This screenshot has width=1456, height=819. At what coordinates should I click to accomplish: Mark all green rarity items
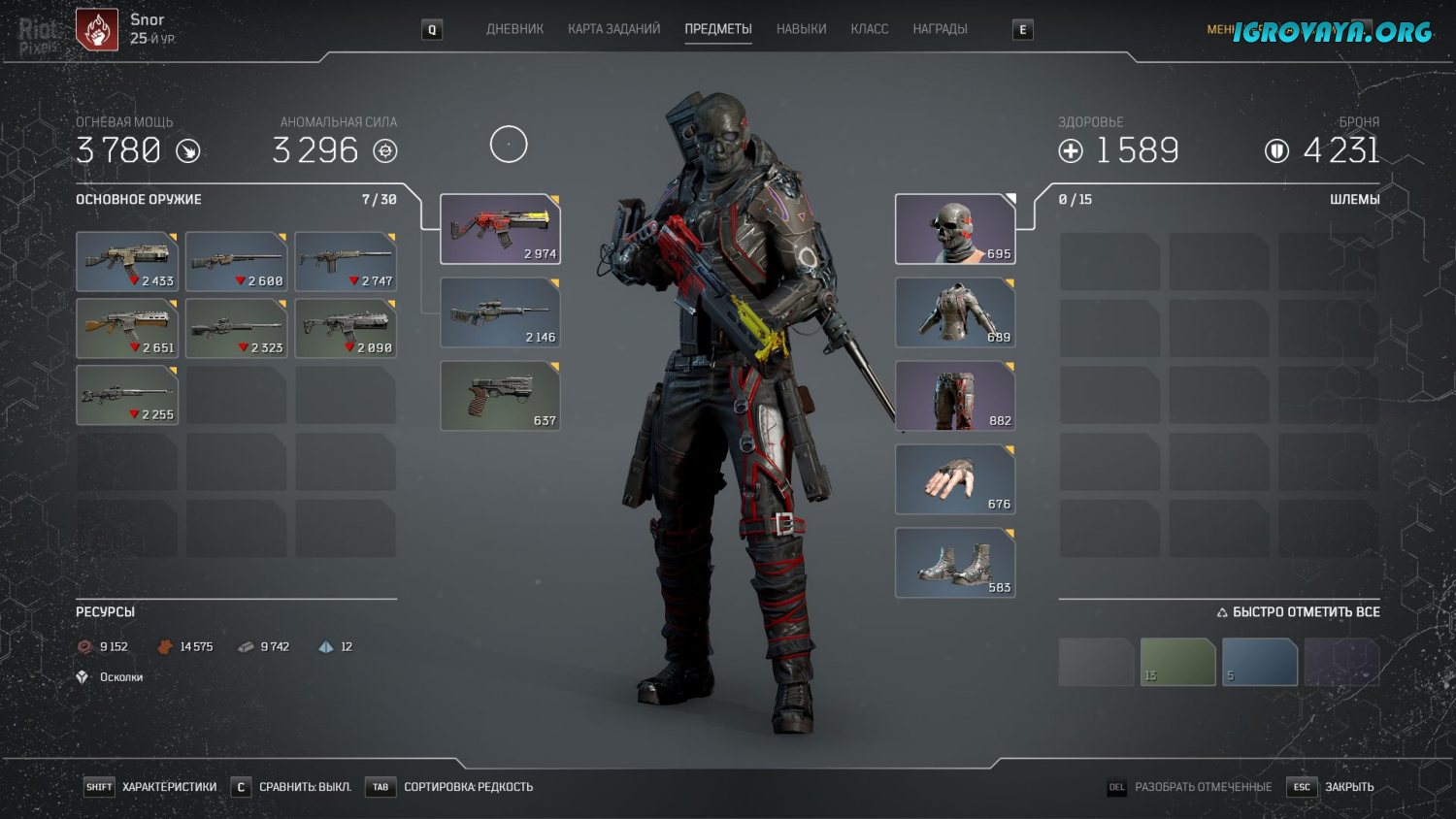point(1177,662)
